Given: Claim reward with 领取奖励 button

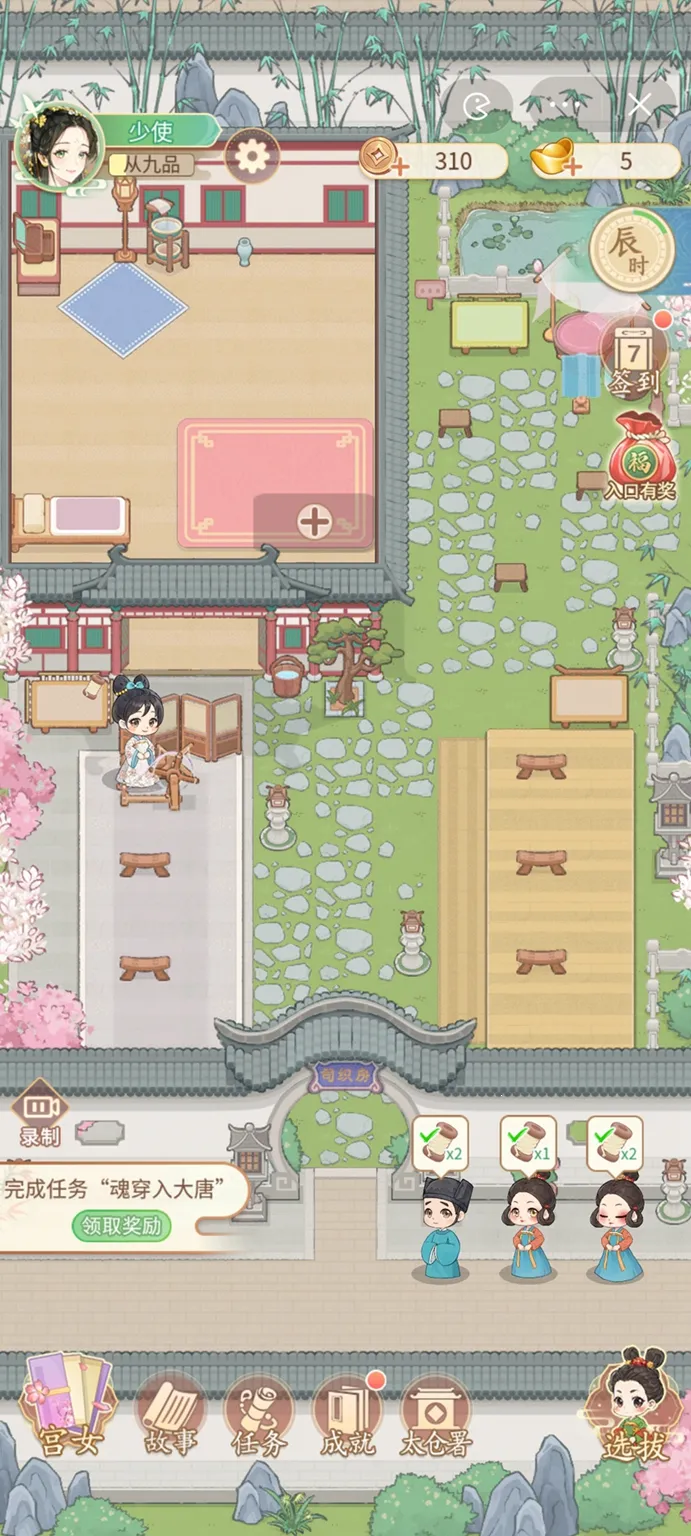Looking at the screenshot, I should (x=122, y=1225).
